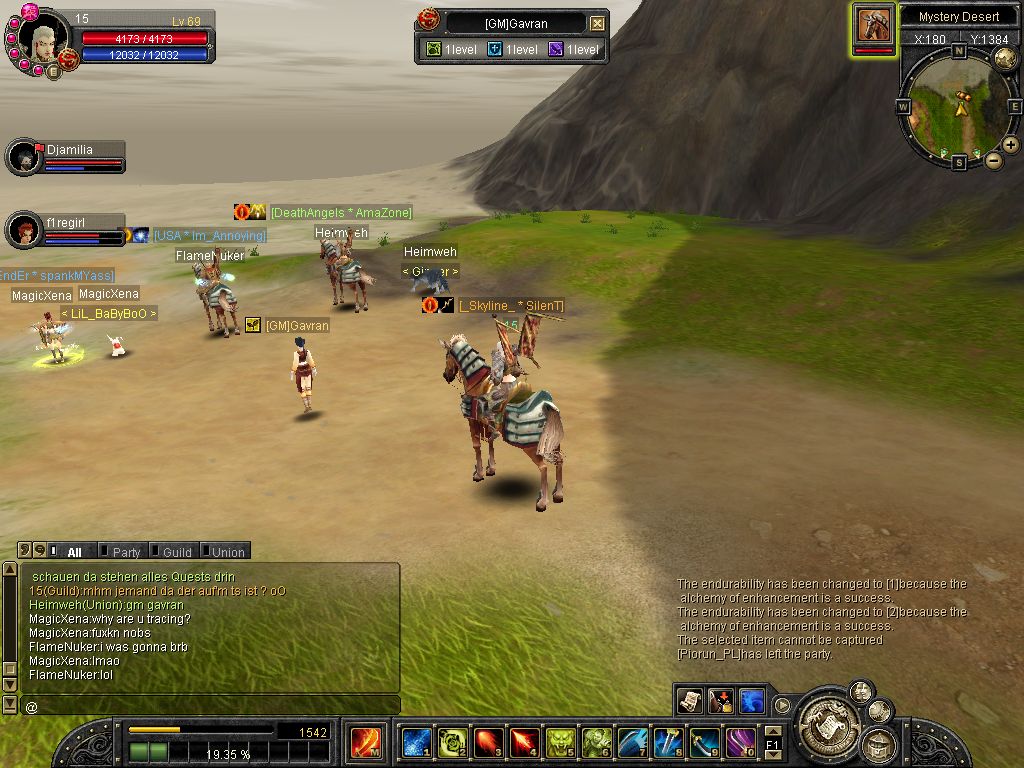
Task: Open the scroll icon above the hotbar
Action: (689, 701)
